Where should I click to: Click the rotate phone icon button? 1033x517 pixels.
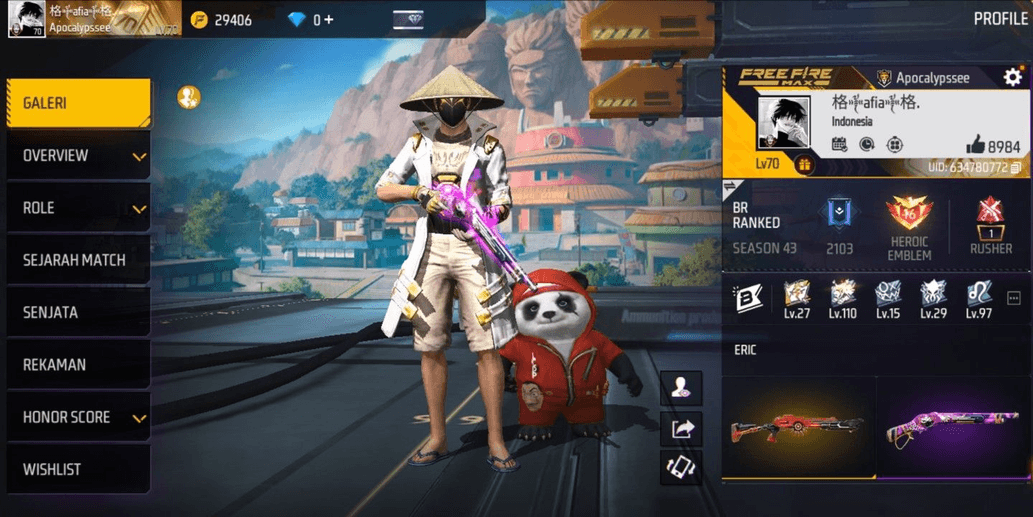[682, 467]
